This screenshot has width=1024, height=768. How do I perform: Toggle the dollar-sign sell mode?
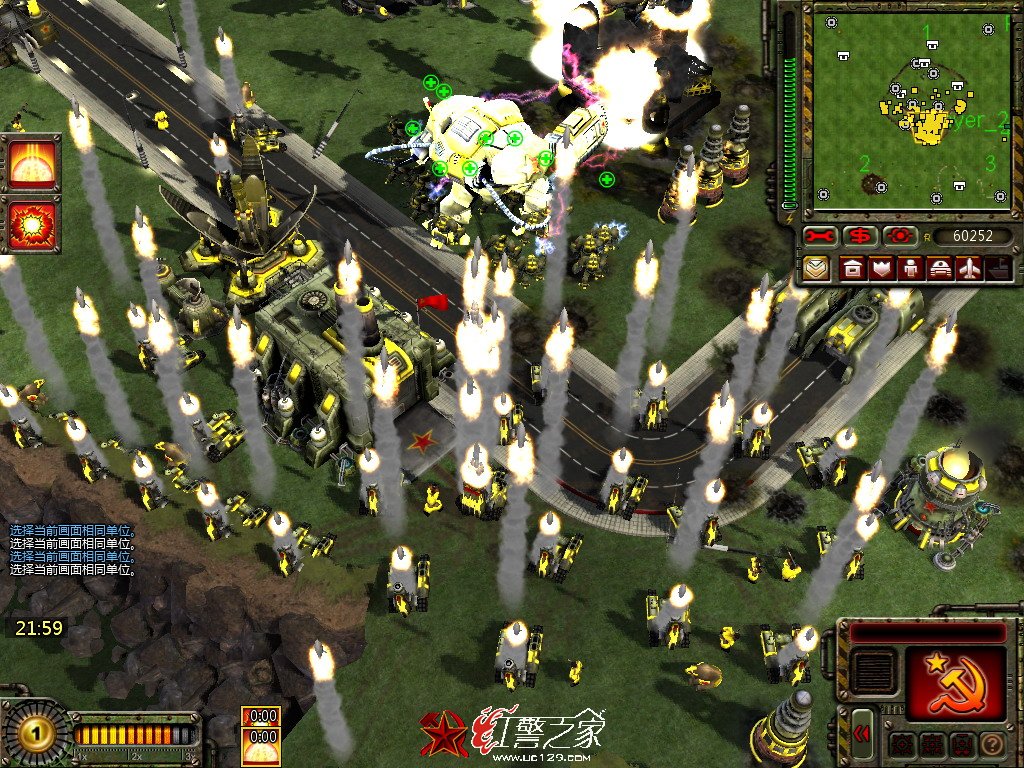tap(859, 236)
